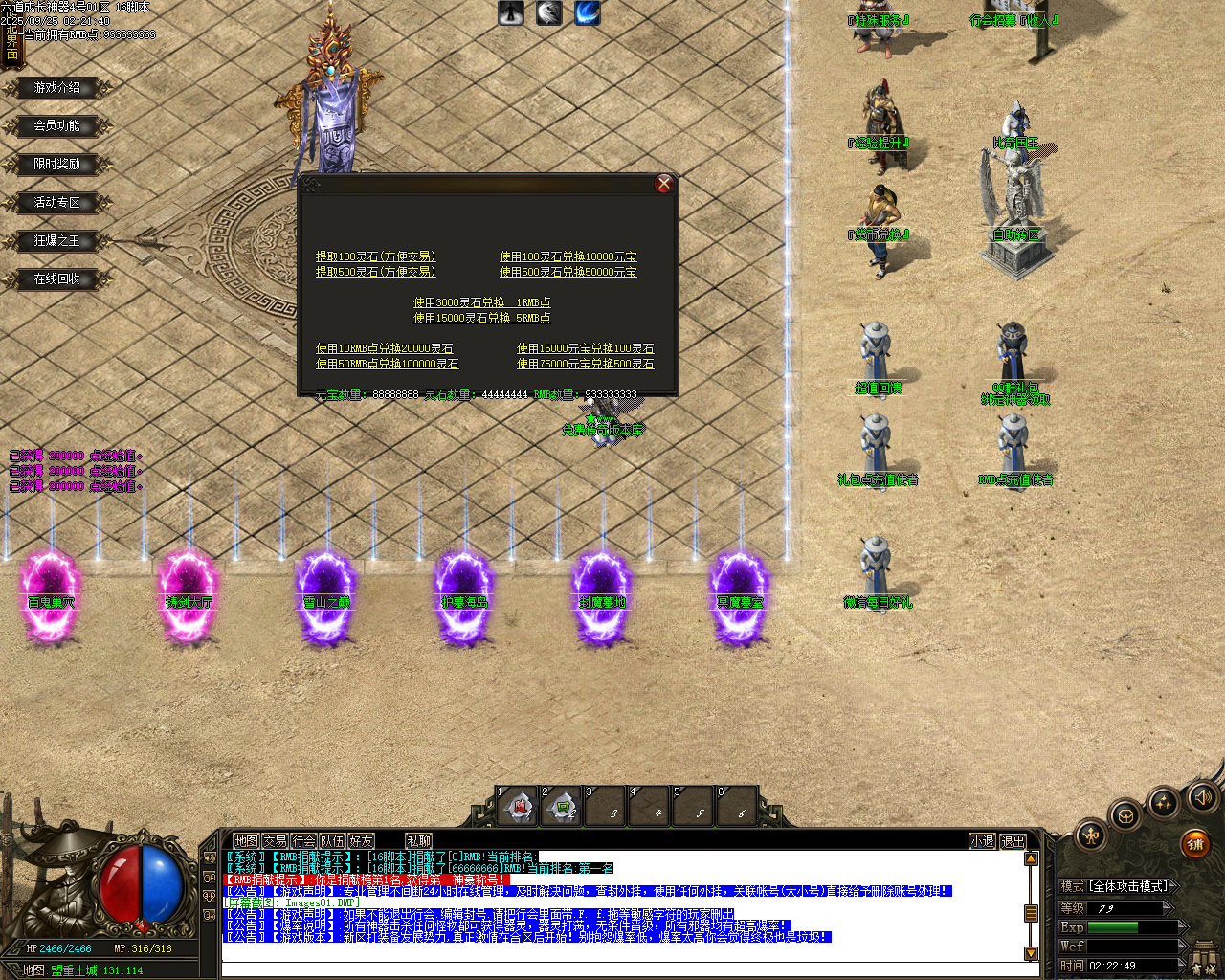Click the orange 铺 personal shop icon

(1195, 846)
